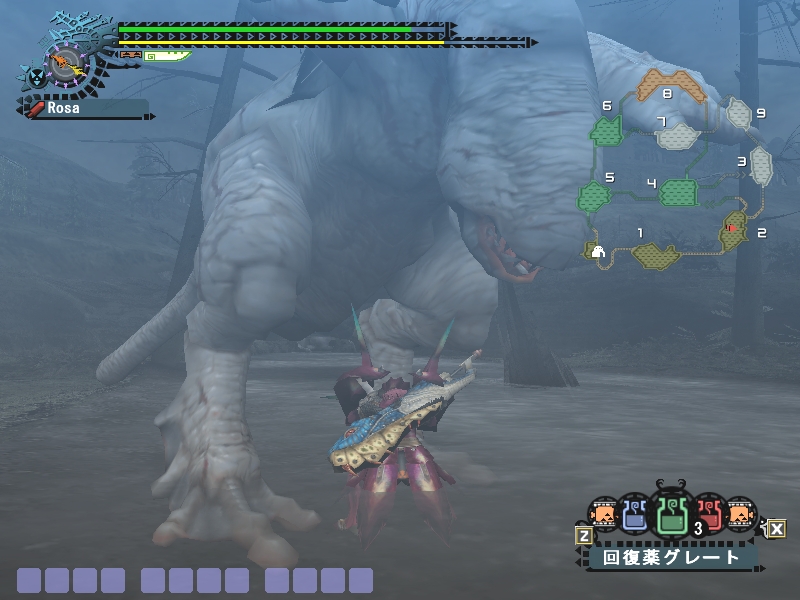This screenshot has width=800, height=600.
Task: Choose area 5 on the minimap
Action: pos(594,196)
